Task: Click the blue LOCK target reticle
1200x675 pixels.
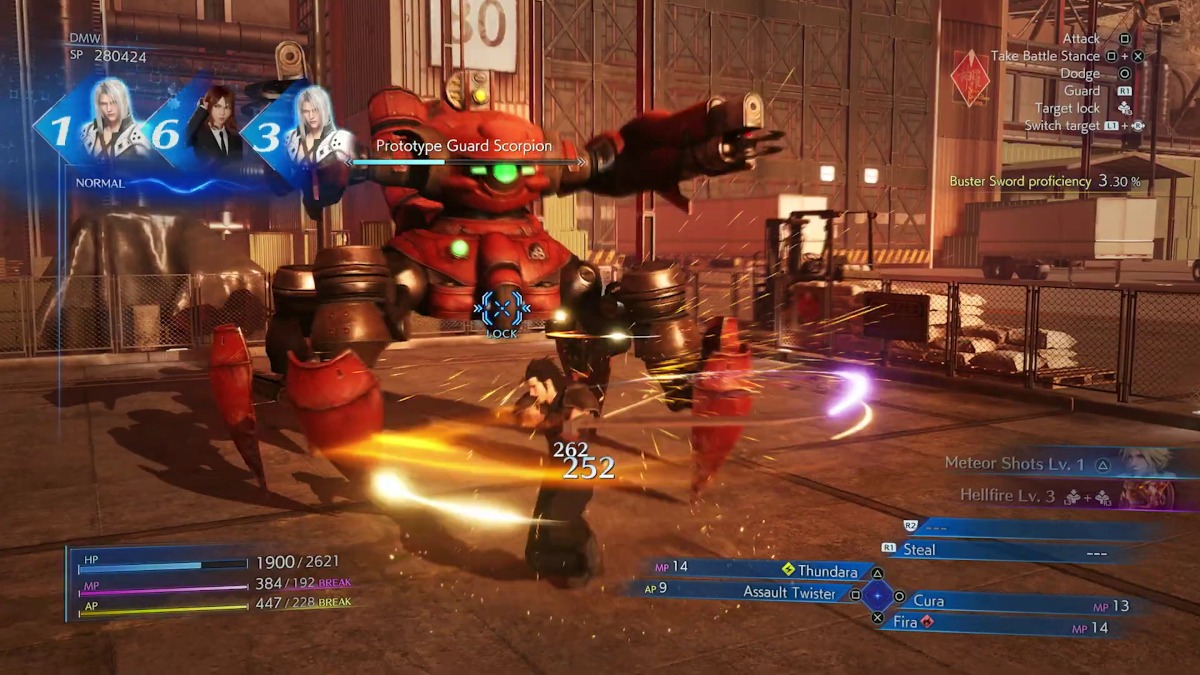Action: [x=501, y=312]
